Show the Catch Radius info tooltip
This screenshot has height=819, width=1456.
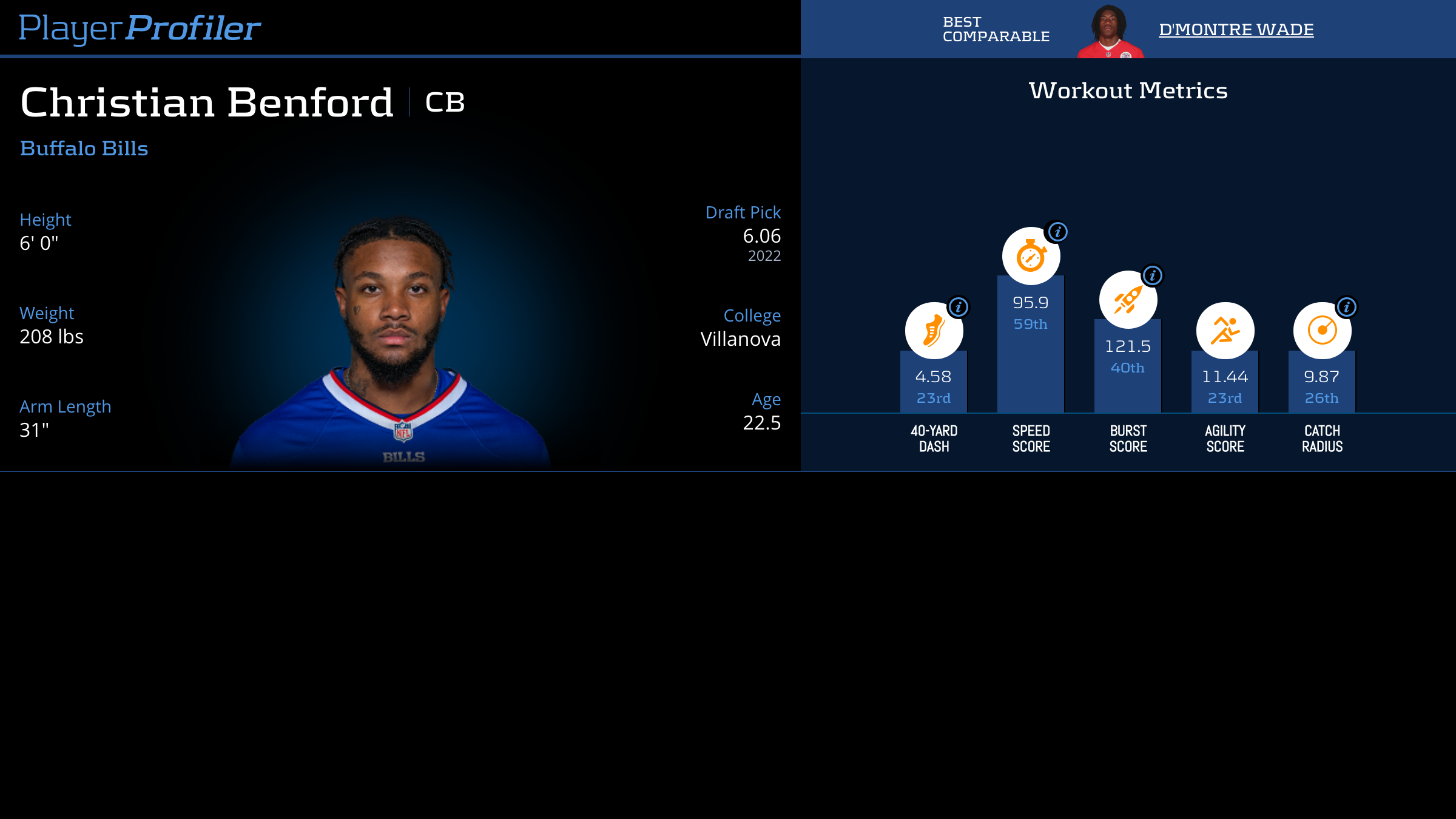coord(1346,308)
